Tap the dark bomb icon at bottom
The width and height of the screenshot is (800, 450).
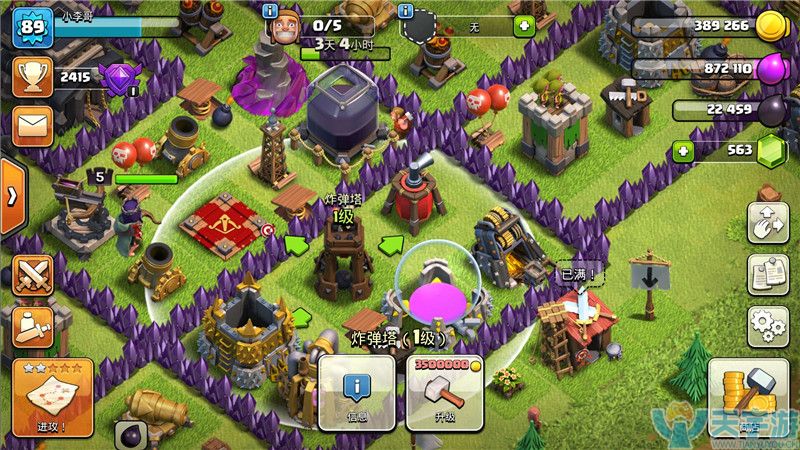point(131,433)
